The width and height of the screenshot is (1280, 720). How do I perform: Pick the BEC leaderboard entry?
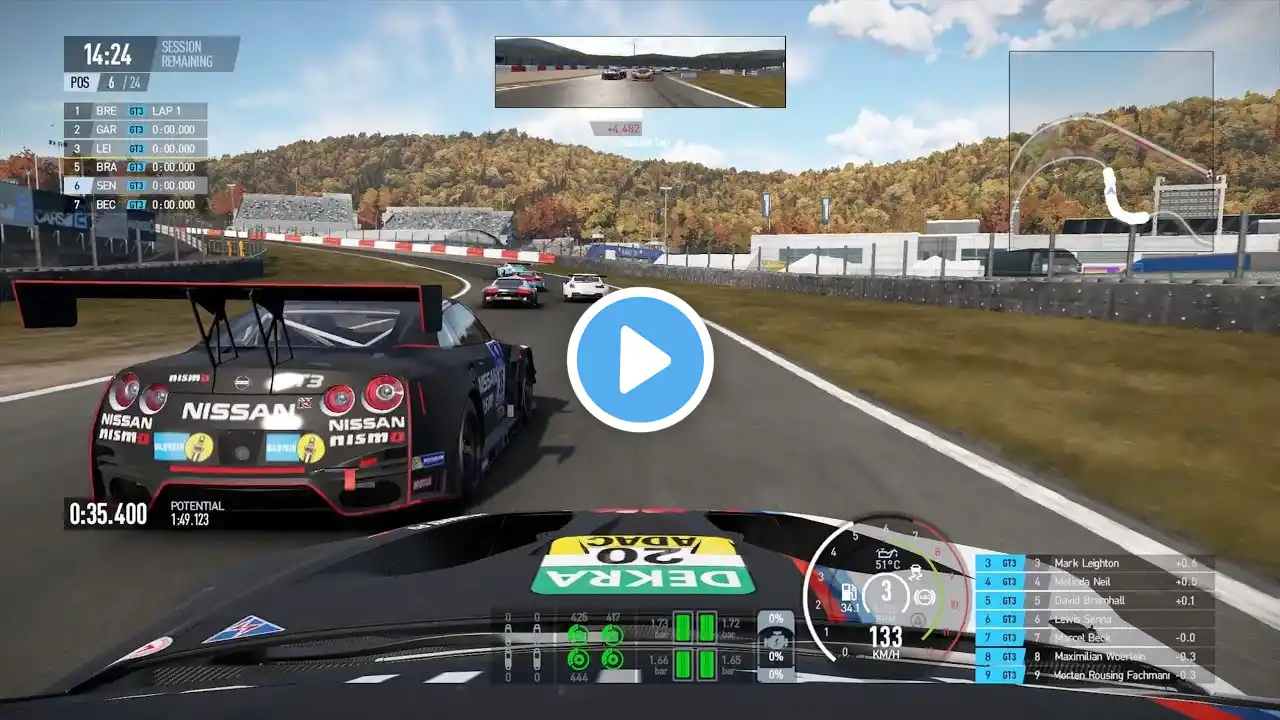click(136, 204)
